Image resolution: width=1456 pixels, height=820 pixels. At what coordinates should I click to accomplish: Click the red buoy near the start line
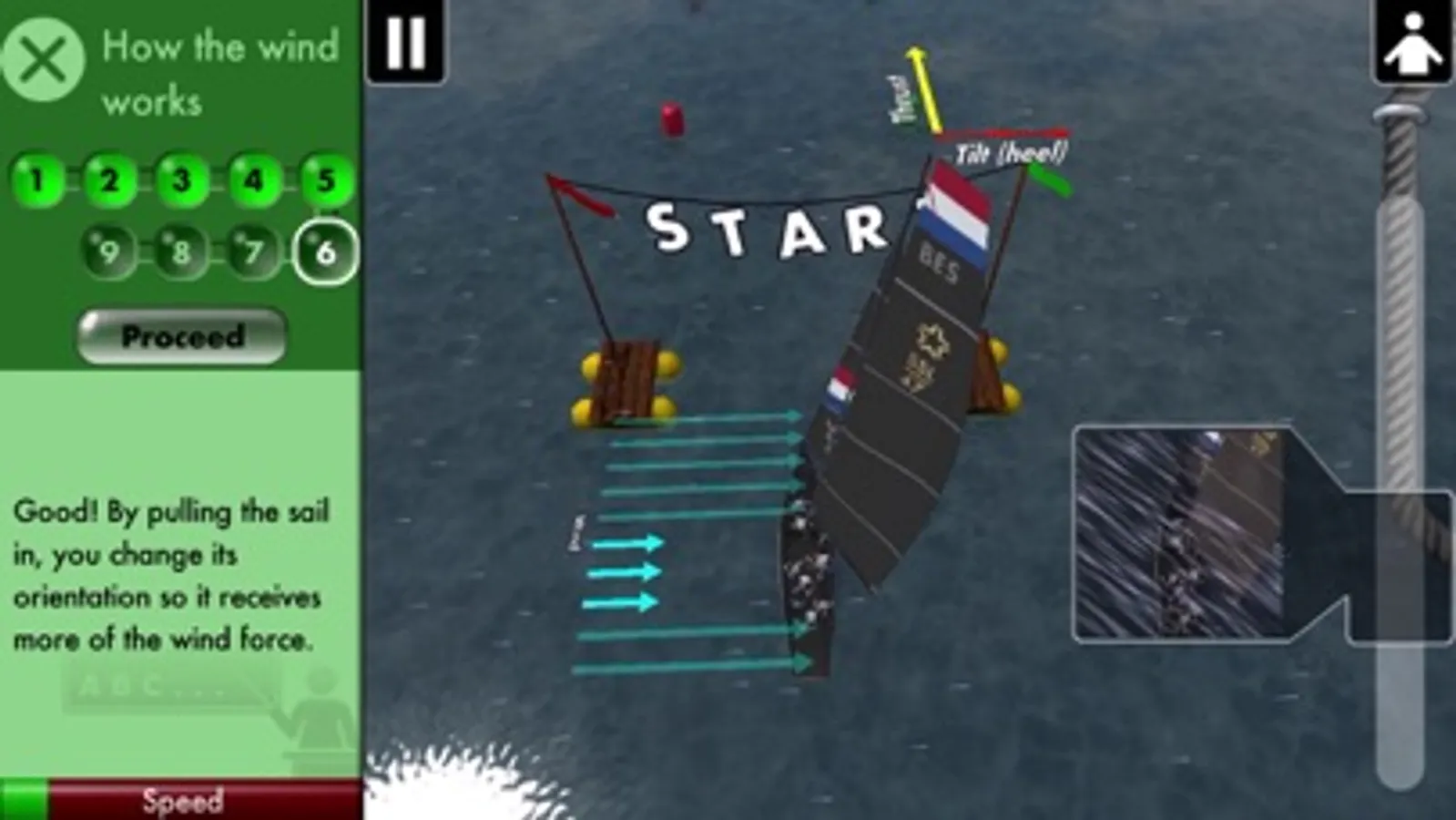[x=671, y=118]
